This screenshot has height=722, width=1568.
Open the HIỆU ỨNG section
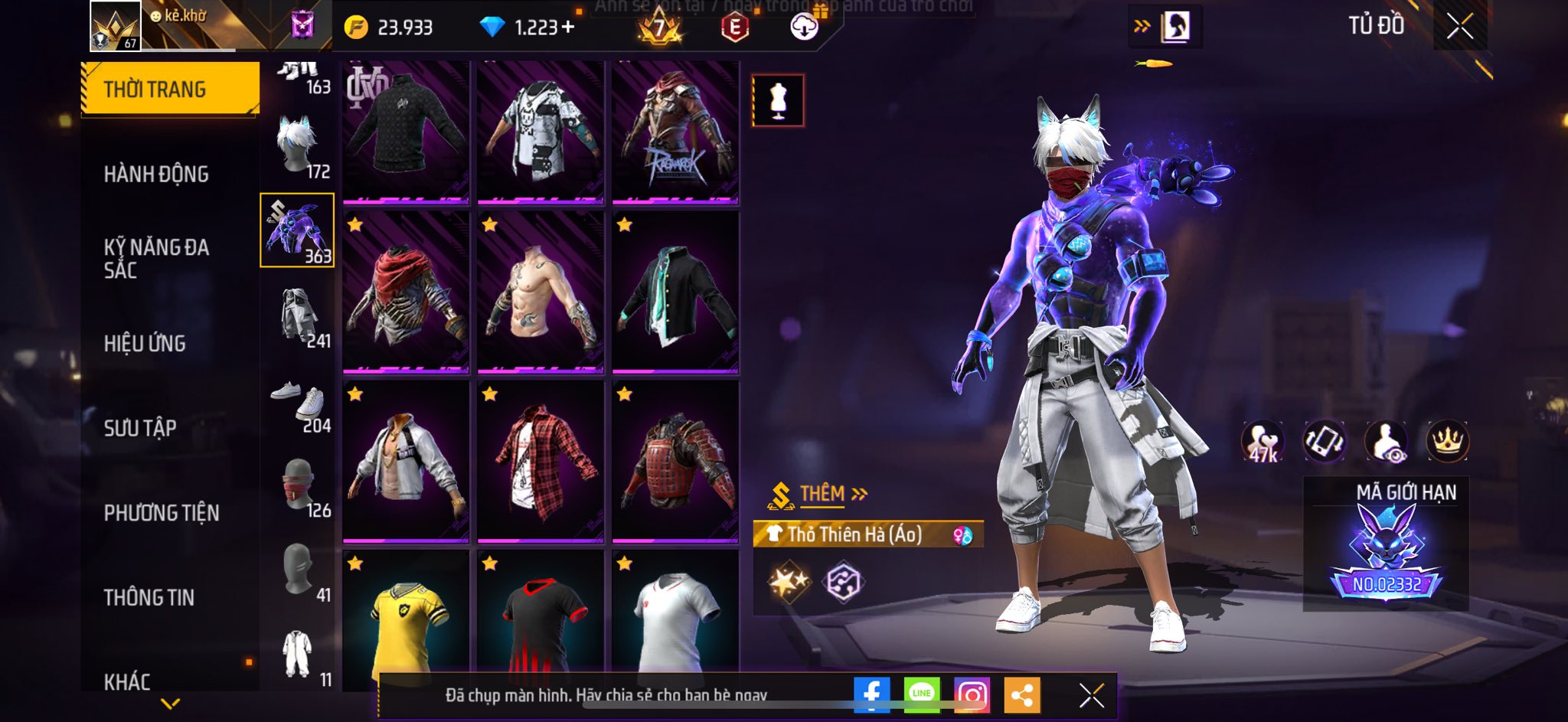[x=145, y=344]
